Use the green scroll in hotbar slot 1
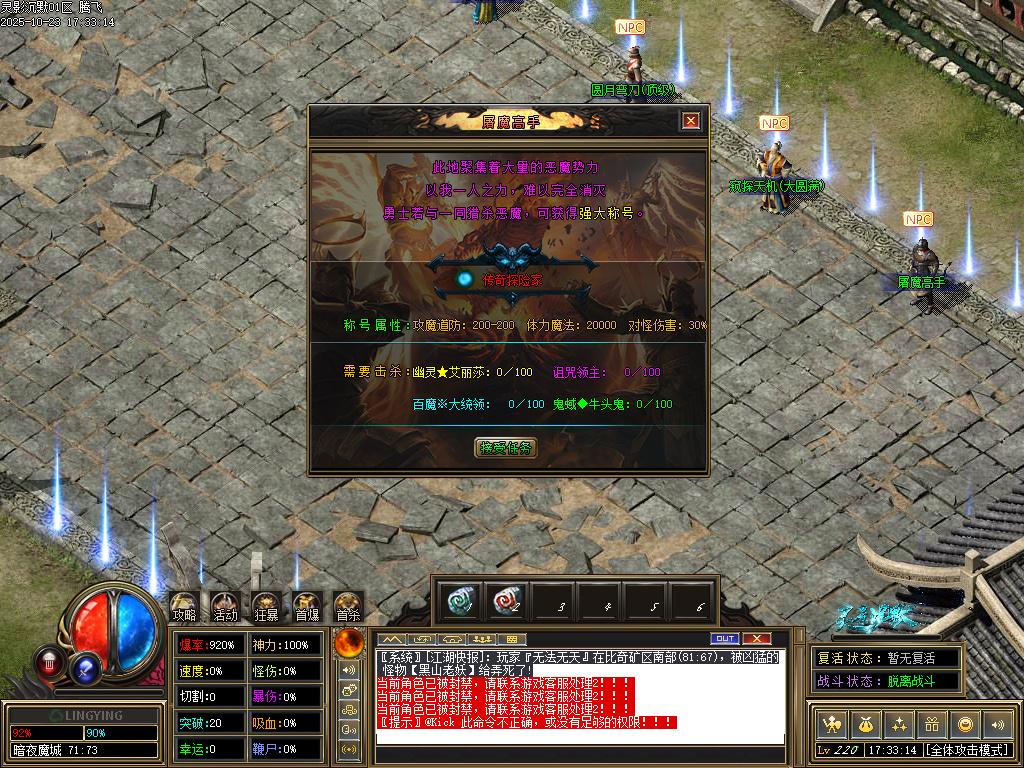This screenshot has width=1024, height=768. (x=461, y=601)
